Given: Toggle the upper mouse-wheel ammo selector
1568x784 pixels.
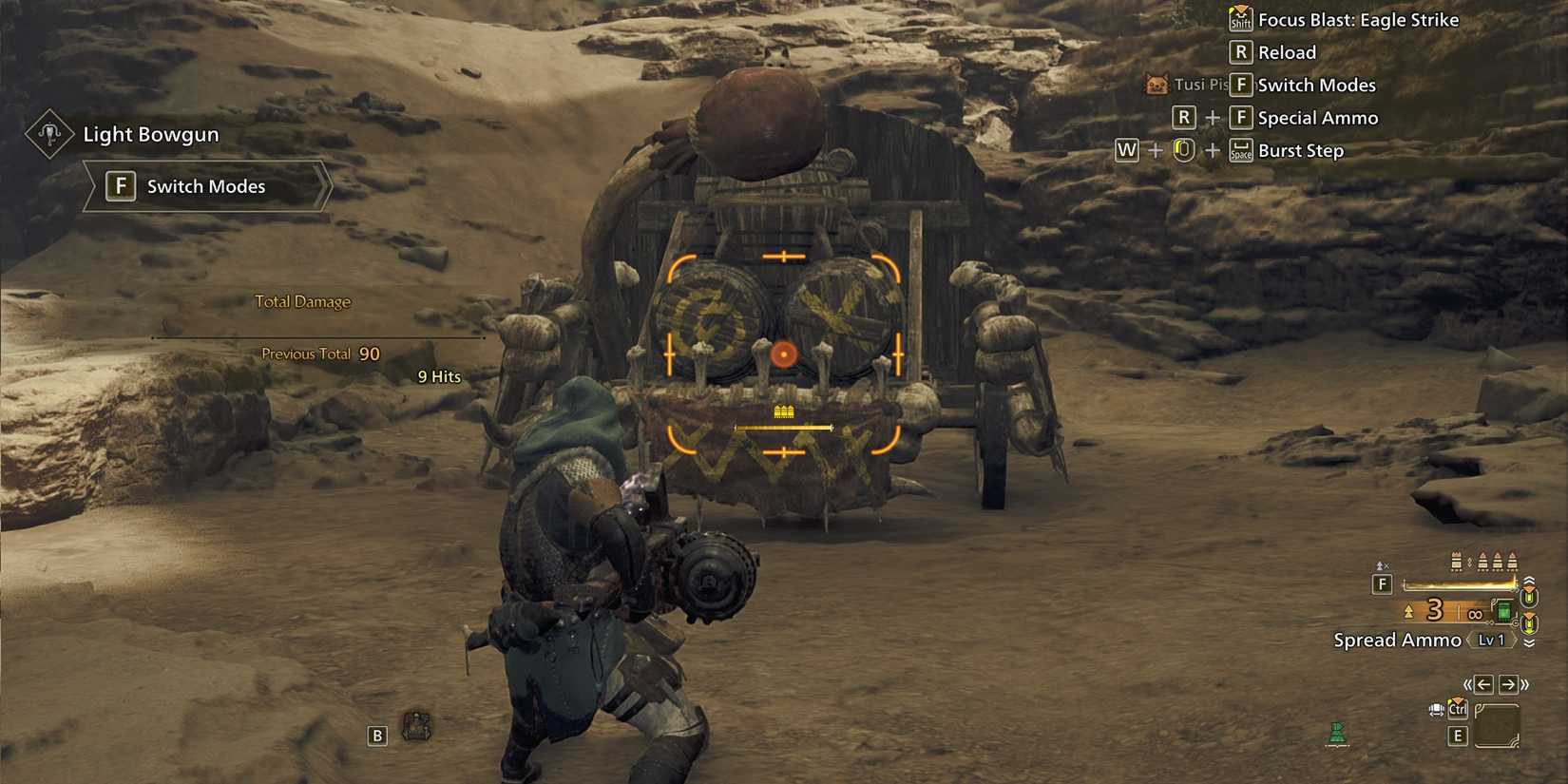Looking at the screenshot, I should tap(1529, 590).
